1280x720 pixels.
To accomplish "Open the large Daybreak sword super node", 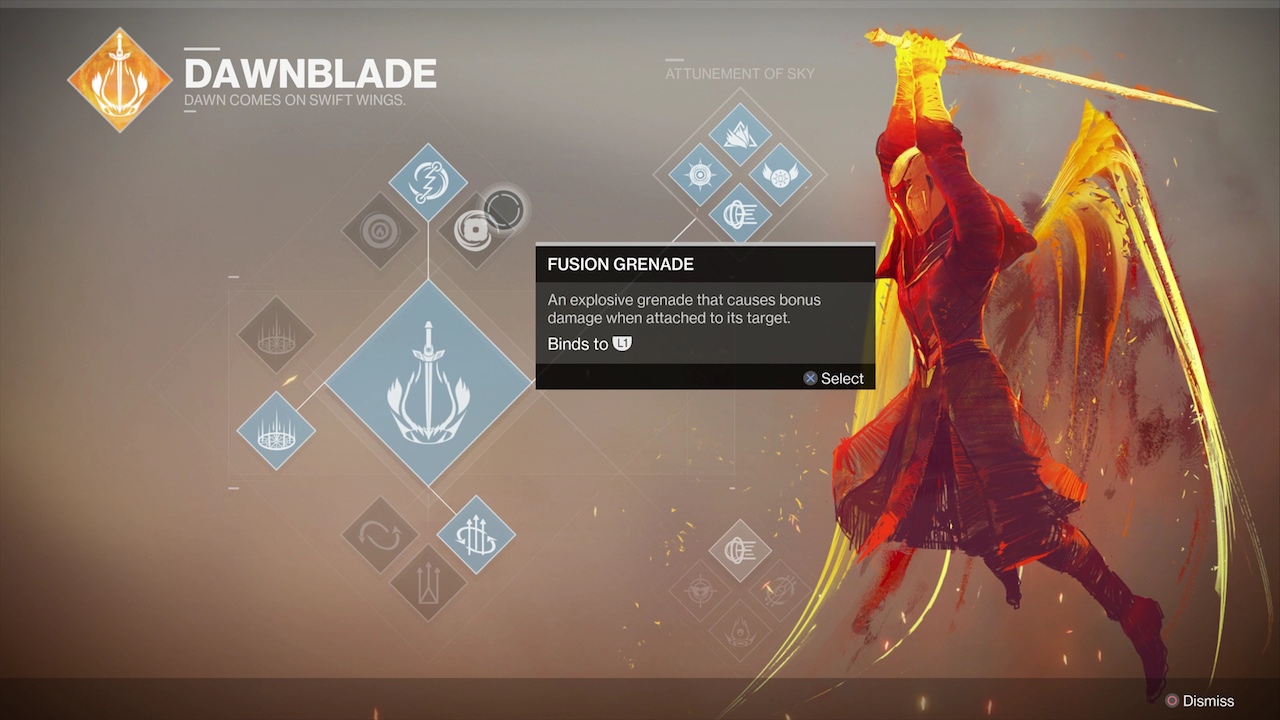I will click(428, 383).
